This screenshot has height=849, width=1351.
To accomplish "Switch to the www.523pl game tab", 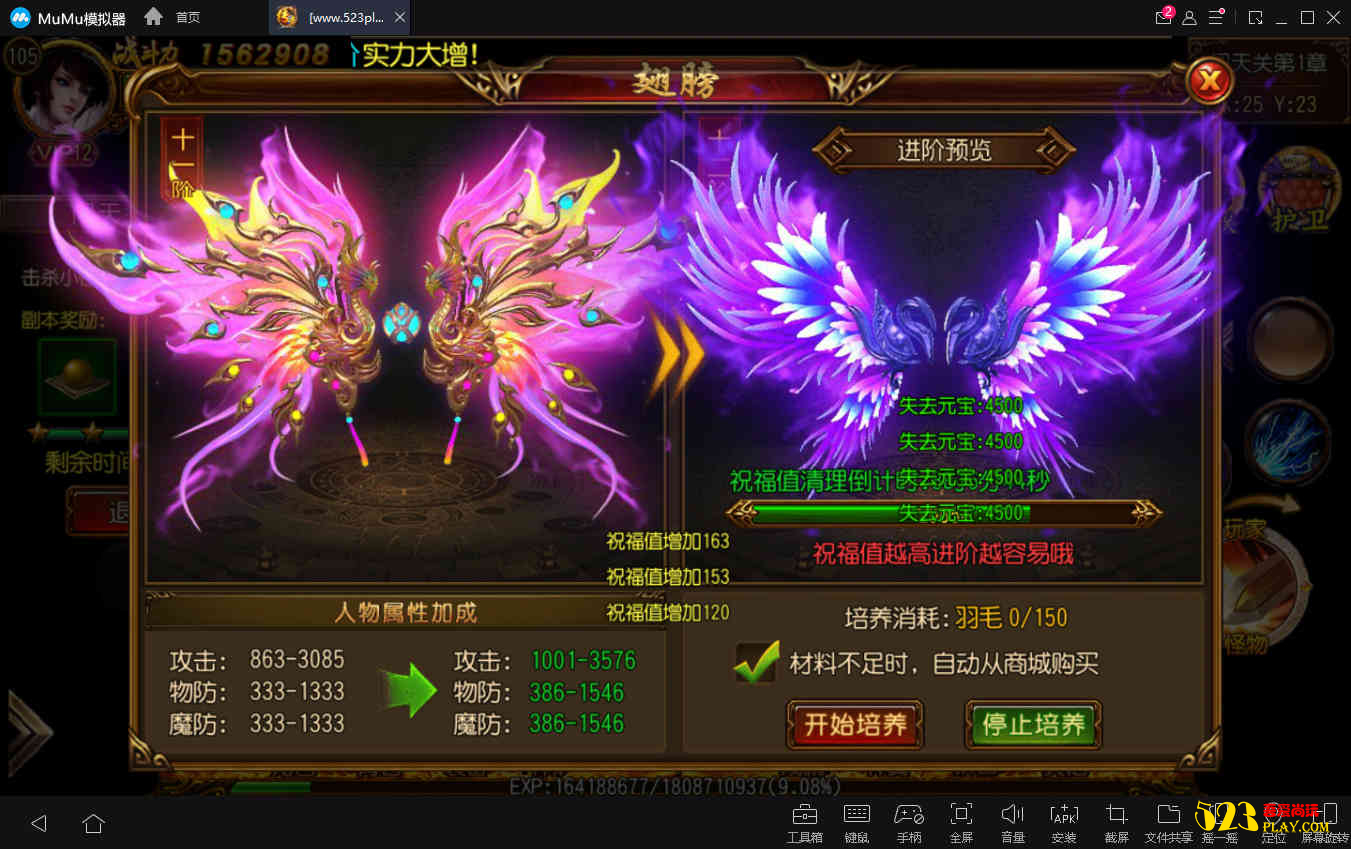I will pyautogui.click(x=330, y=17).
